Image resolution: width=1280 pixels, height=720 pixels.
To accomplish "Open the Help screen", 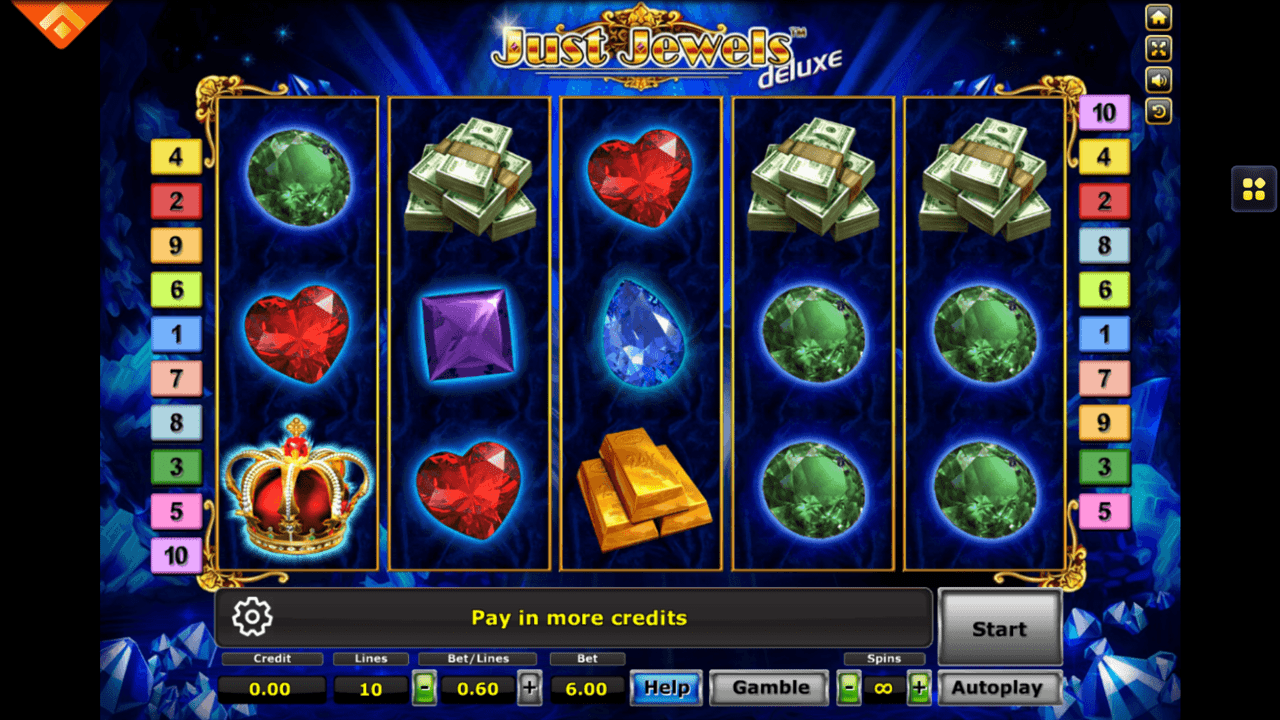I will click(666, 688).
